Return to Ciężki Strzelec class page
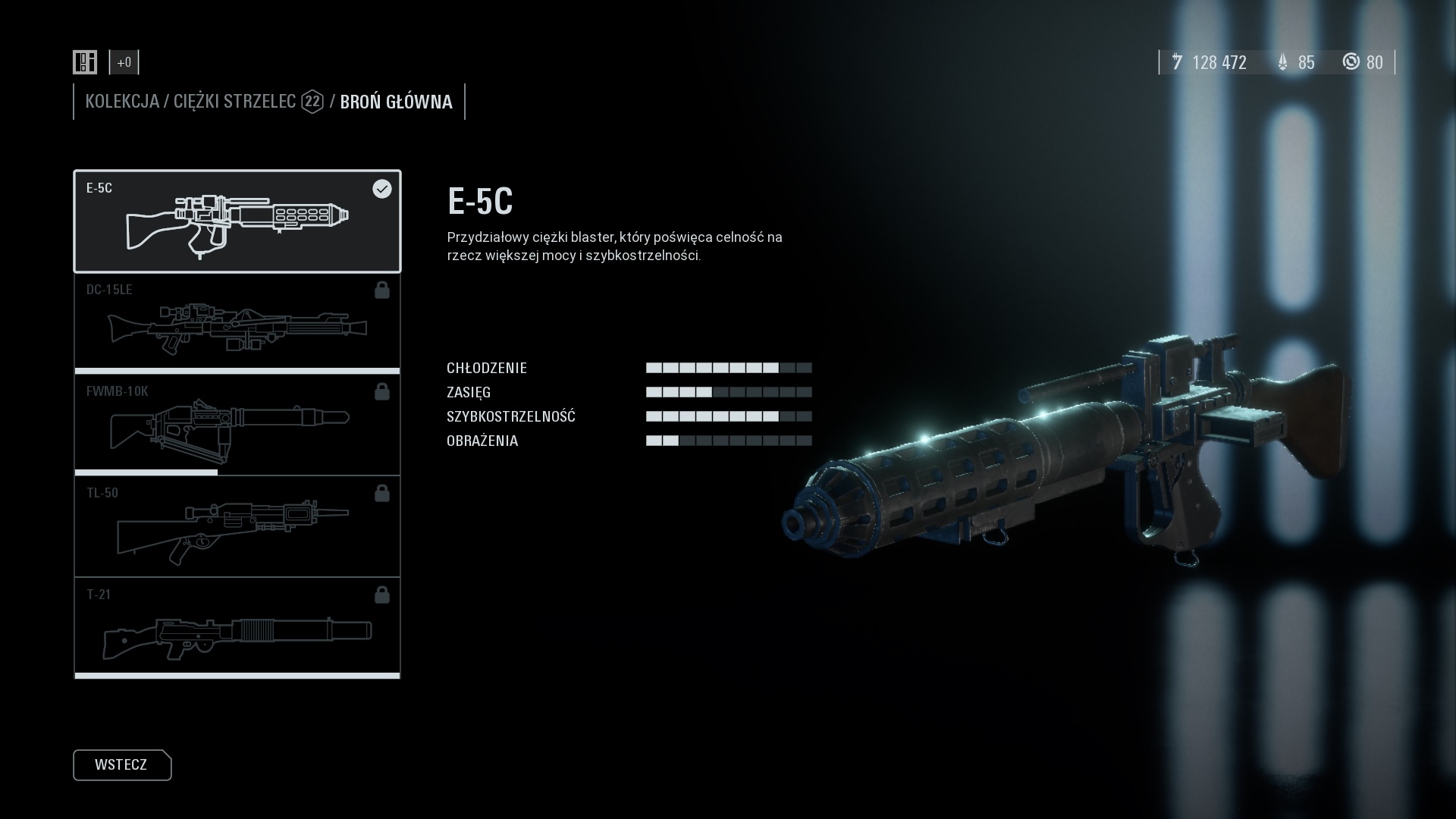The height and width of the screenshot is (819, 1456). [234, 102]
